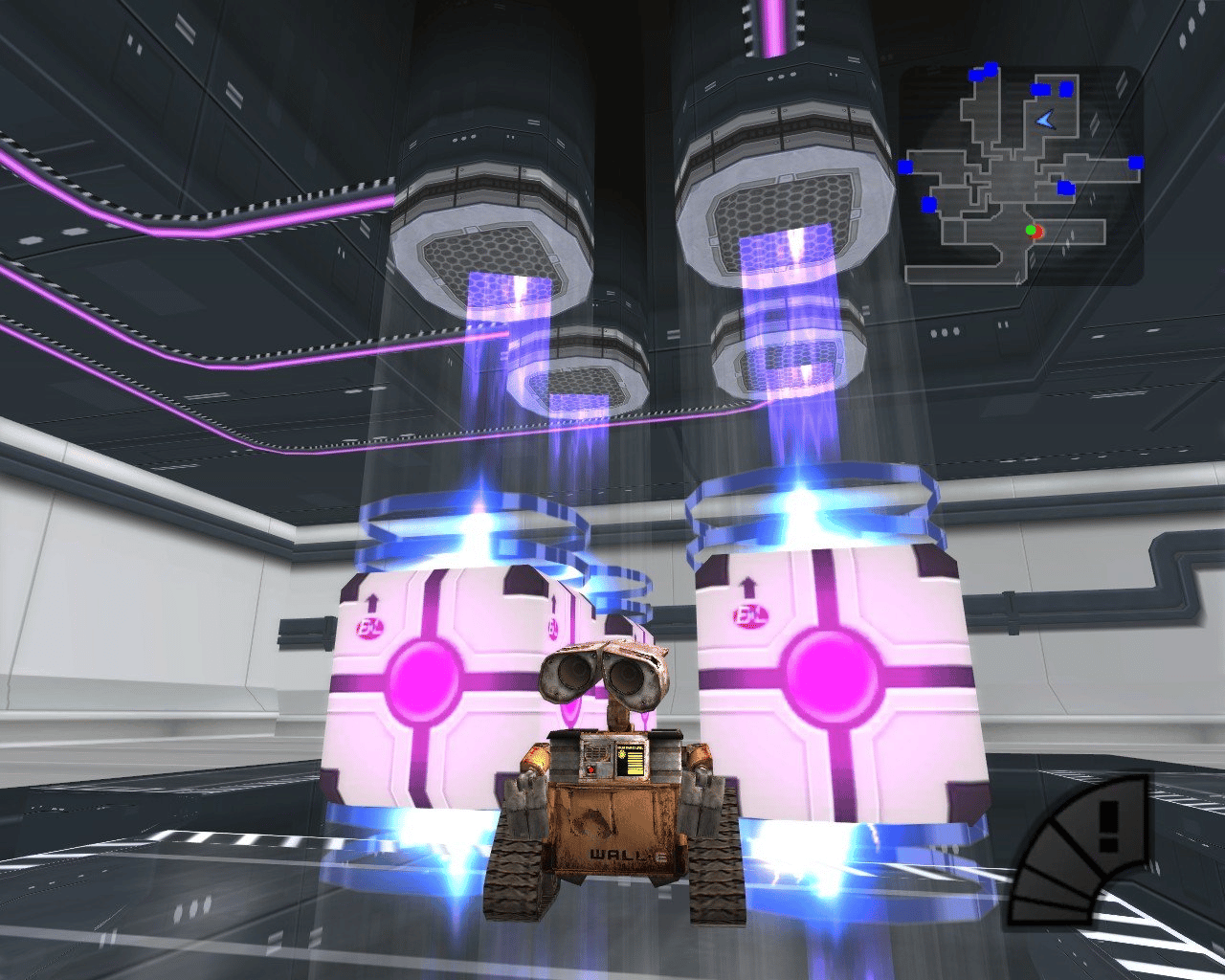The width and height of the screenshot is (1225, 980).
Task: Click the exclamation mark gauge
Action: click(x=1079, y=852)
